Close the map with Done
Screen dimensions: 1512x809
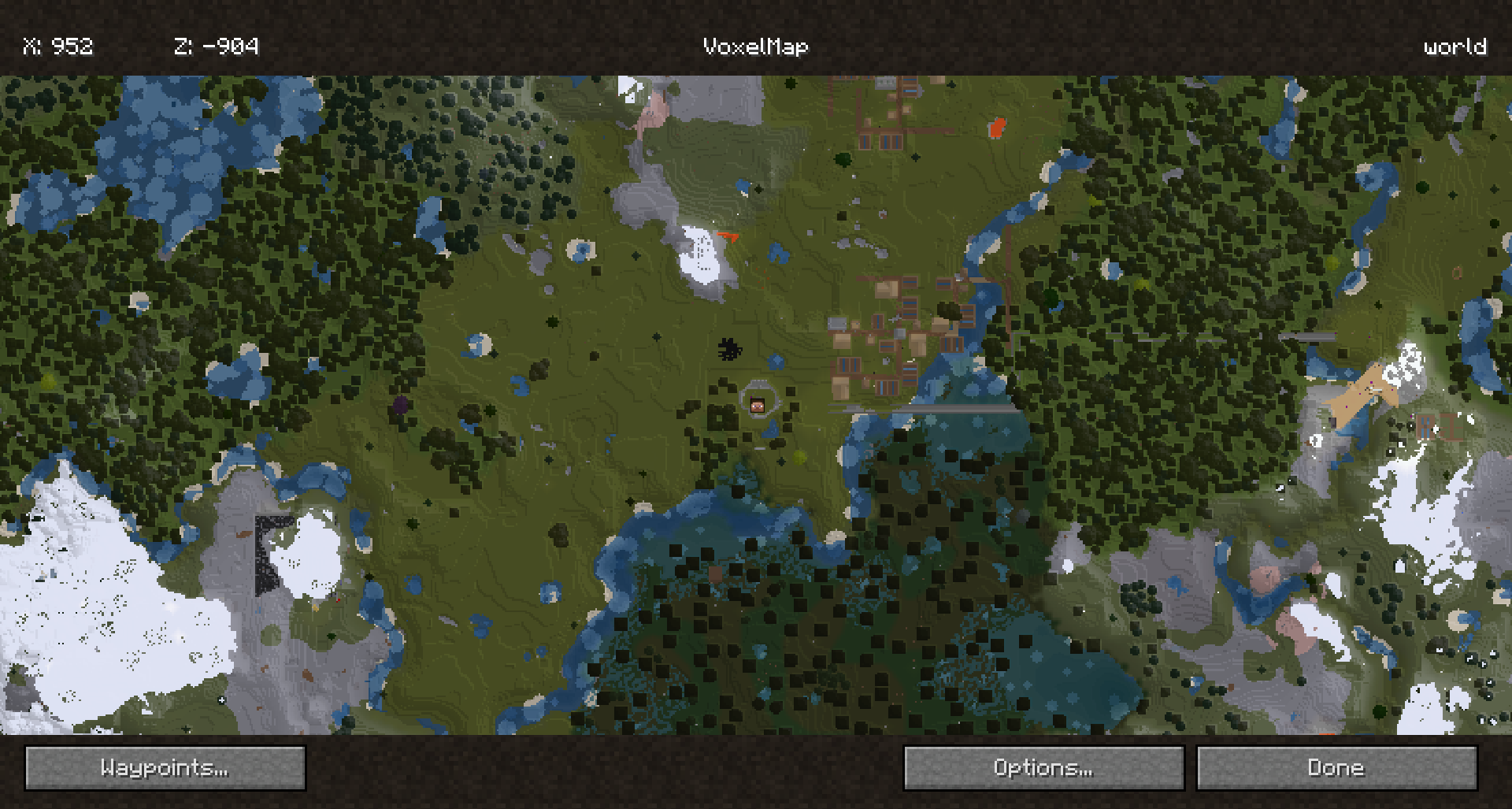[x=1336, y=768]
